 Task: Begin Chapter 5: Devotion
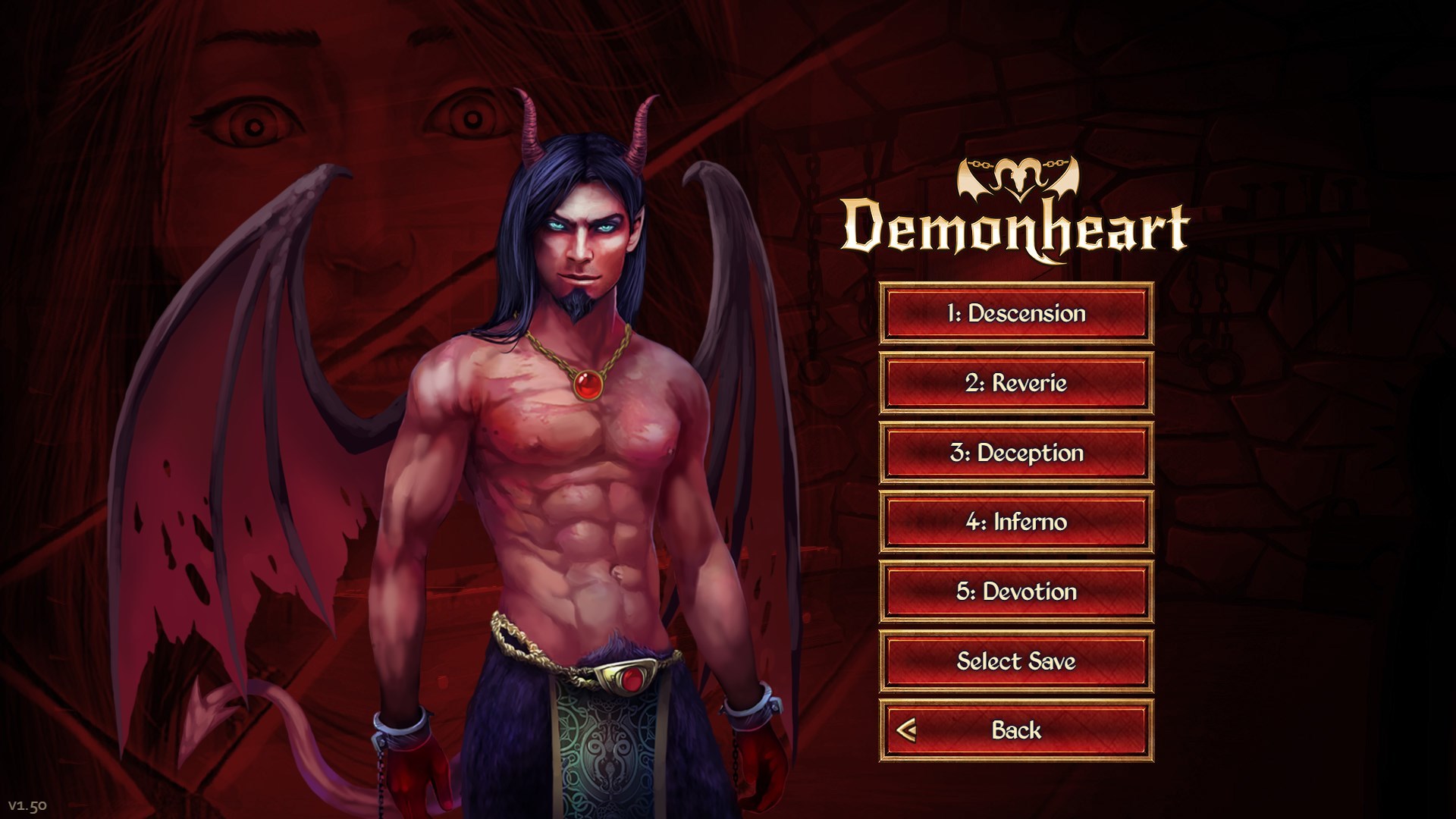click(1016, 592)
